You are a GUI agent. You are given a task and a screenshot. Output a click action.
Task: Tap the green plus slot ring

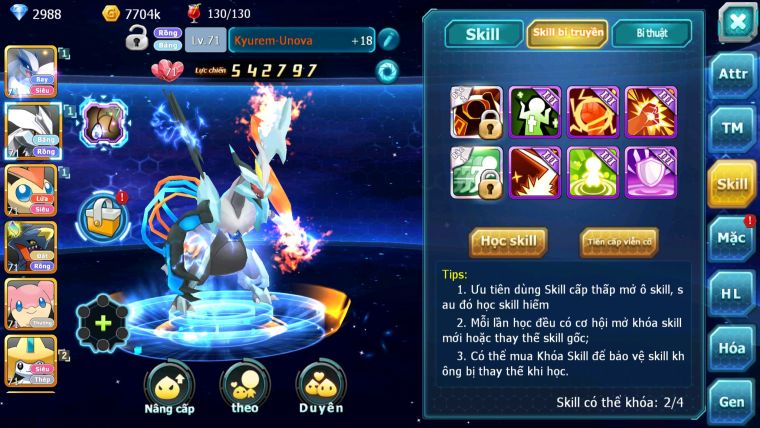click(x=103, y=322)
